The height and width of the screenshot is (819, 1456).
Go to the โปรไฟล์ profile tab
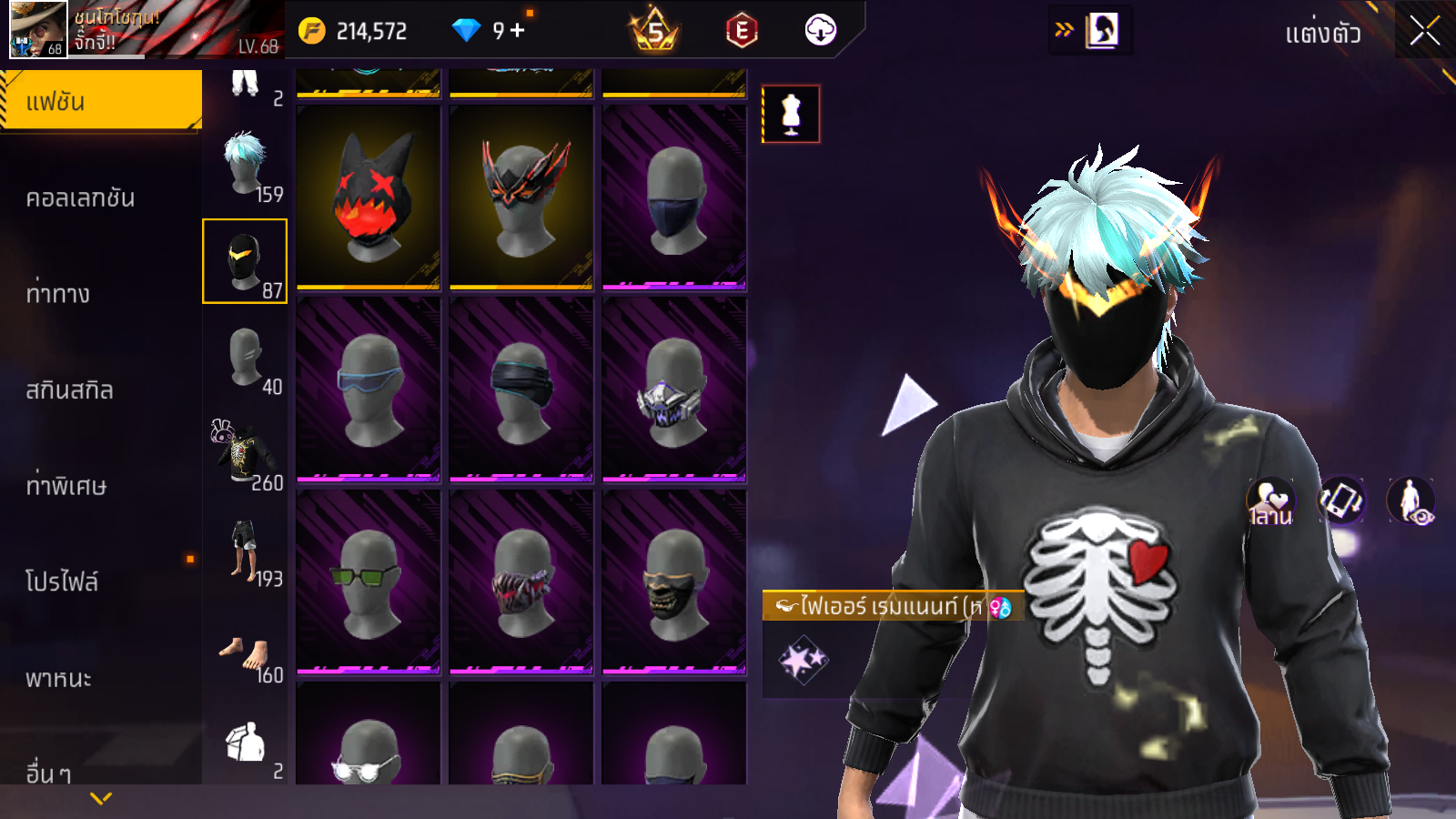click(62, 581)
